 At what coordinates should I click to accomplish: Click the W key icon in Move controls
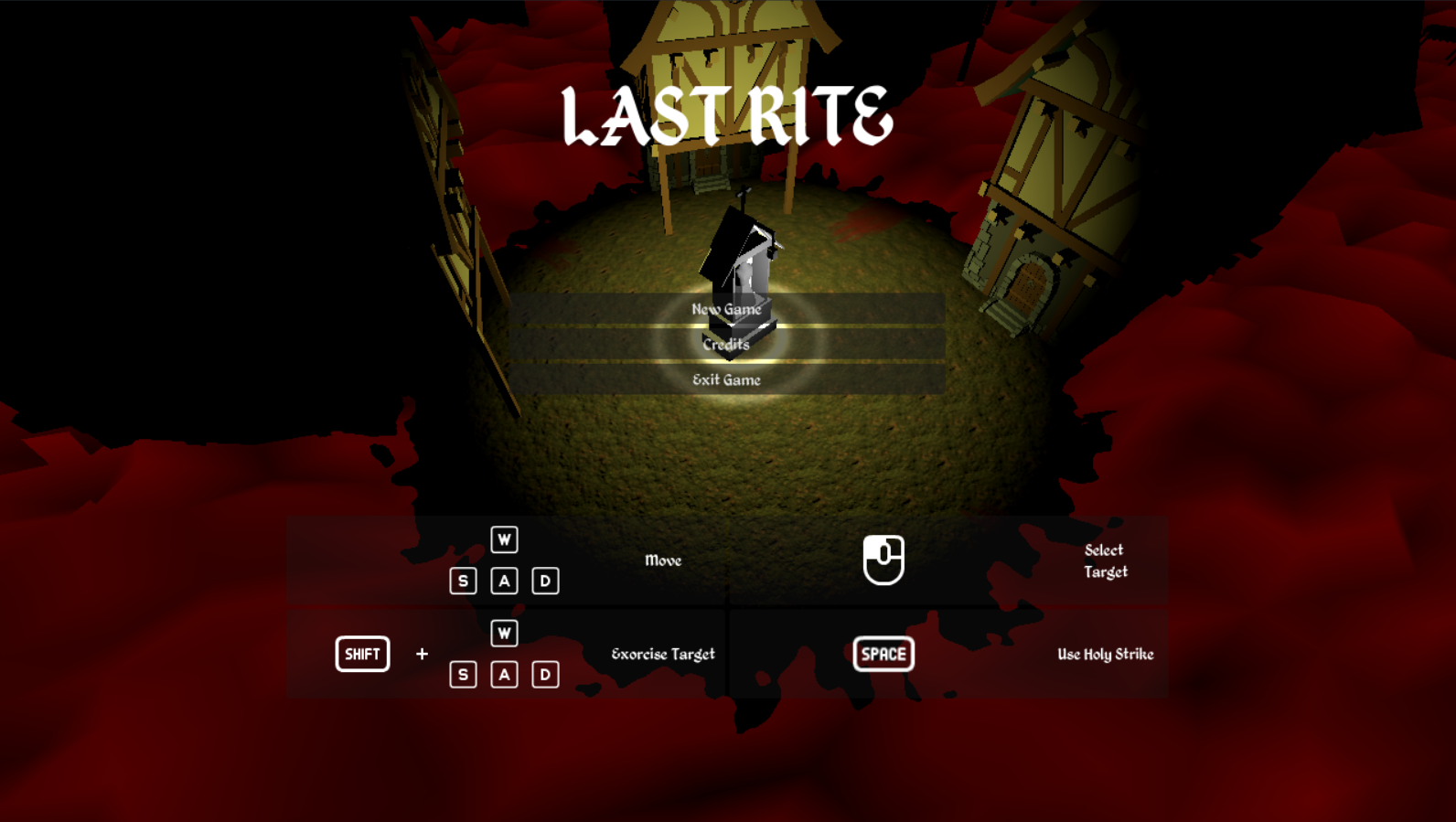point(504,539)
